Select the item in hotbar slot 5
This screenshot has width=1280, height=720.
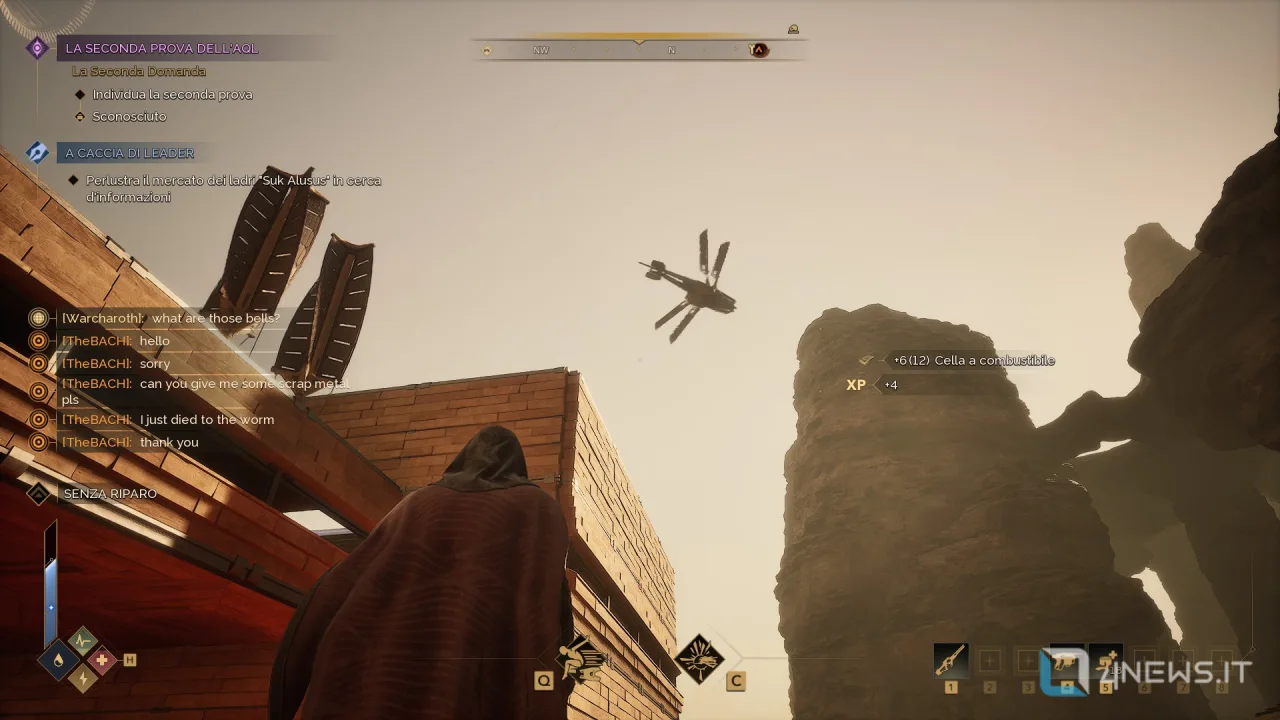click(x=1105, y=660)
